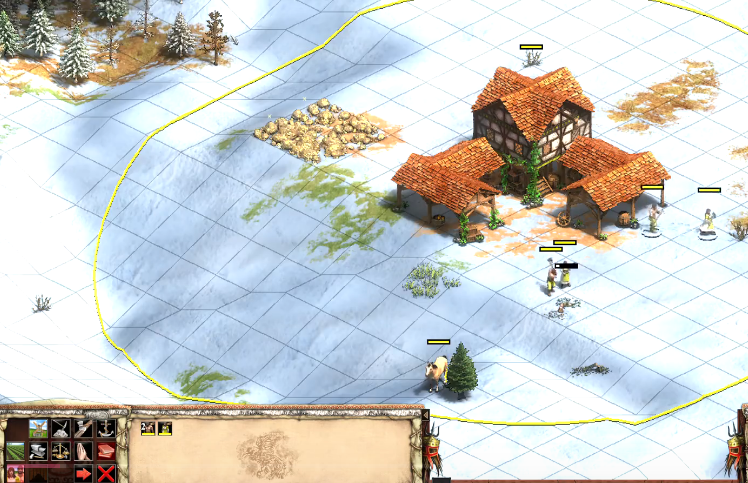The height and width of the screenshot is (483, 748).
Task: Build a market using the scales icon
Action: click(61, 451)
